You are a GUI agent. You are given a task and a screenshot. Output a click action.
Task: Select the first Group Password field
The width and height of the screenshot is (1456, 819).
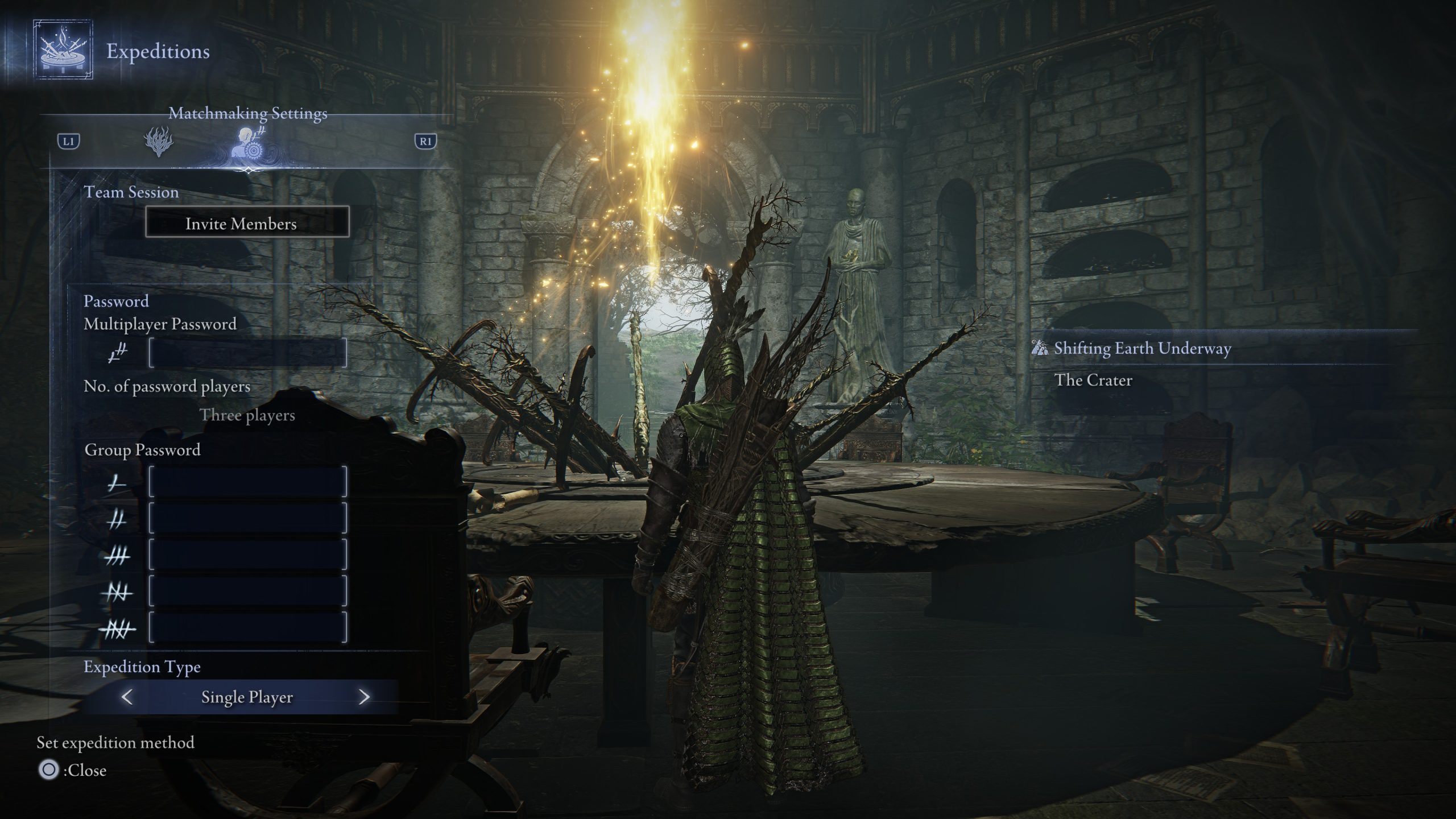247,482
